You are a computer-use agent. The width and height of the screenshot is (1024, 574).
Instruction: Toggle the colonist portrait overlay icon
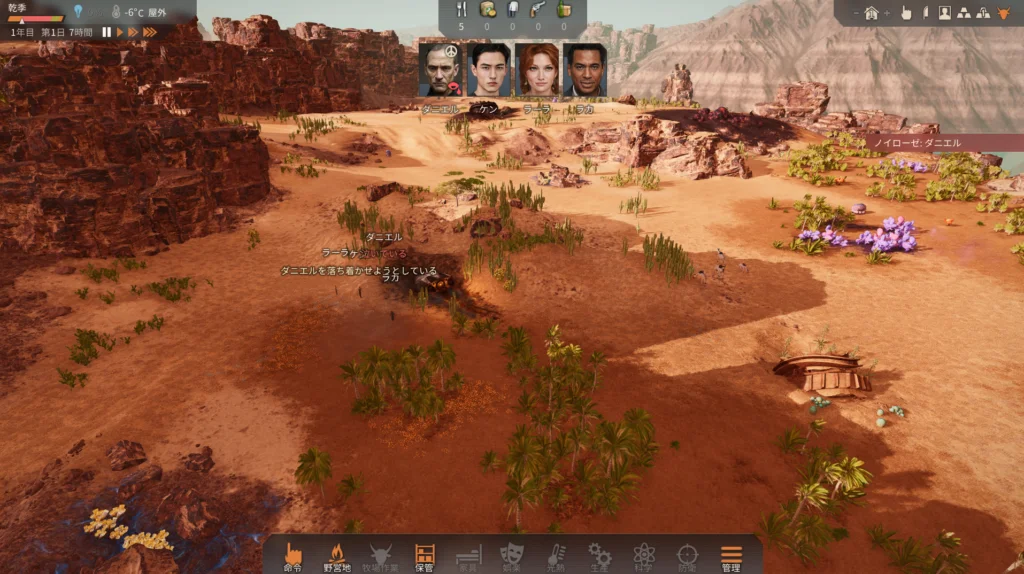click(944, 13)
